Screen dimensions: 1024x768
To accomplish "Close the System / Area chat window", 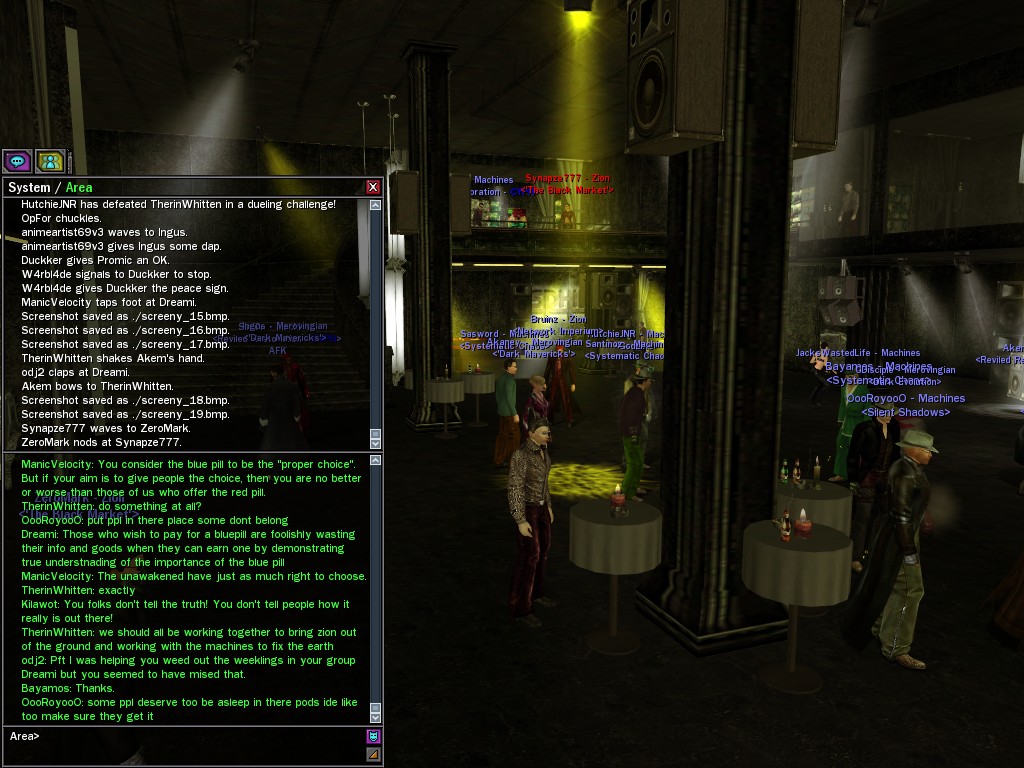I will (x=373, y=187).
